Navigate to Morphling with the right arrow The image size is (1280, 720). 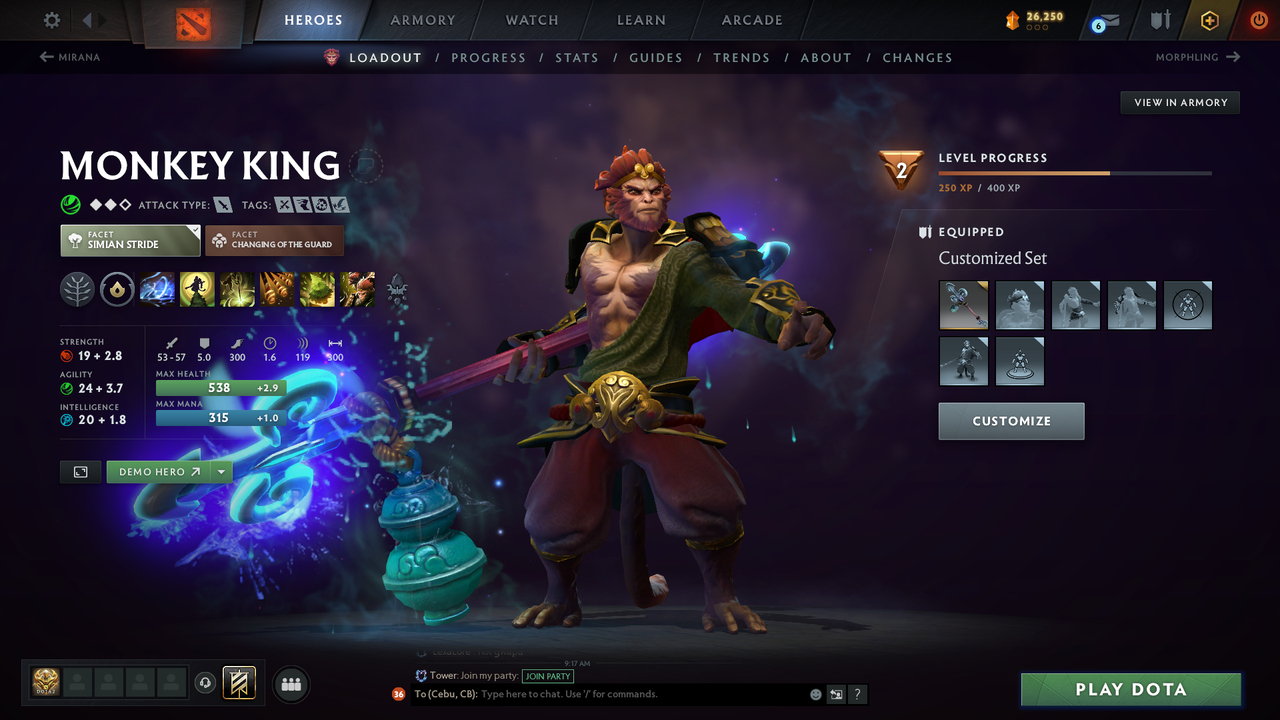coord(1234,57)
